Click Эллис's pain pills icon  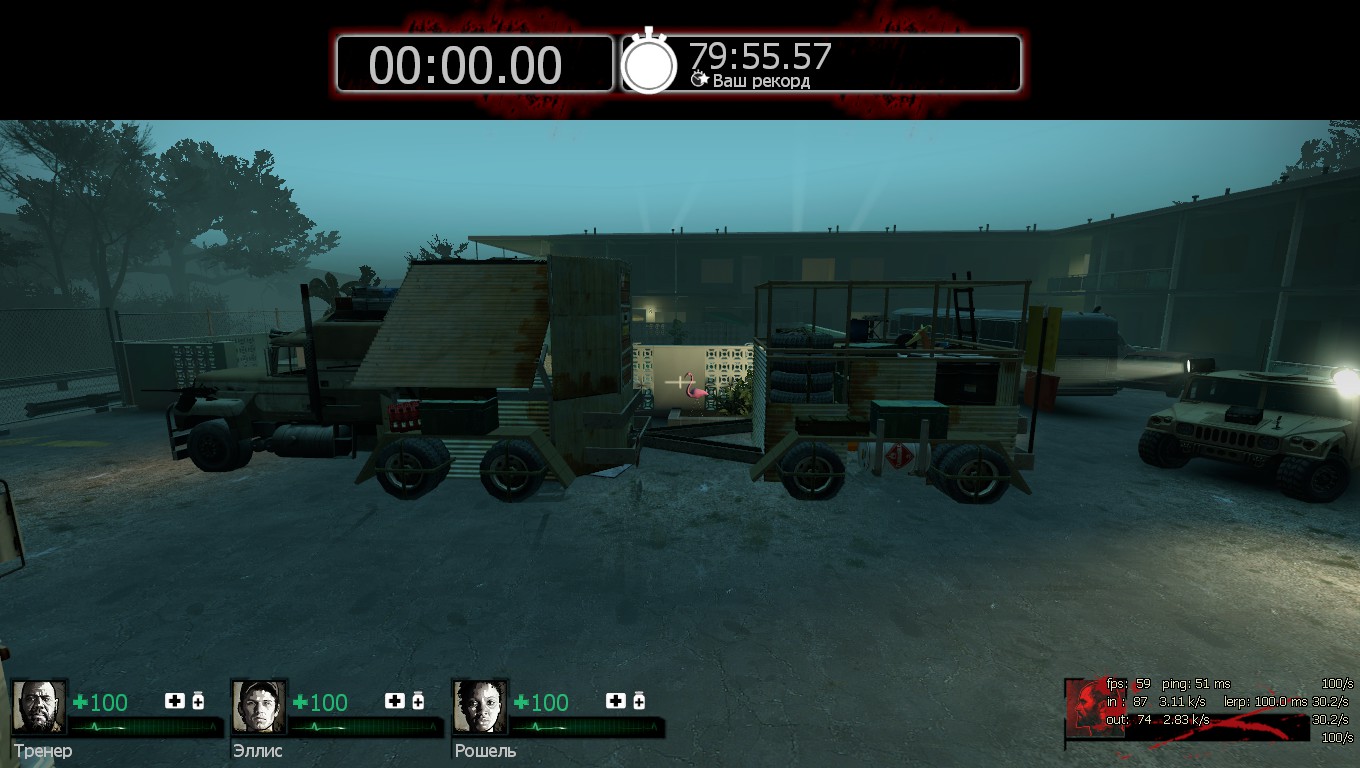tap(418, 701)
